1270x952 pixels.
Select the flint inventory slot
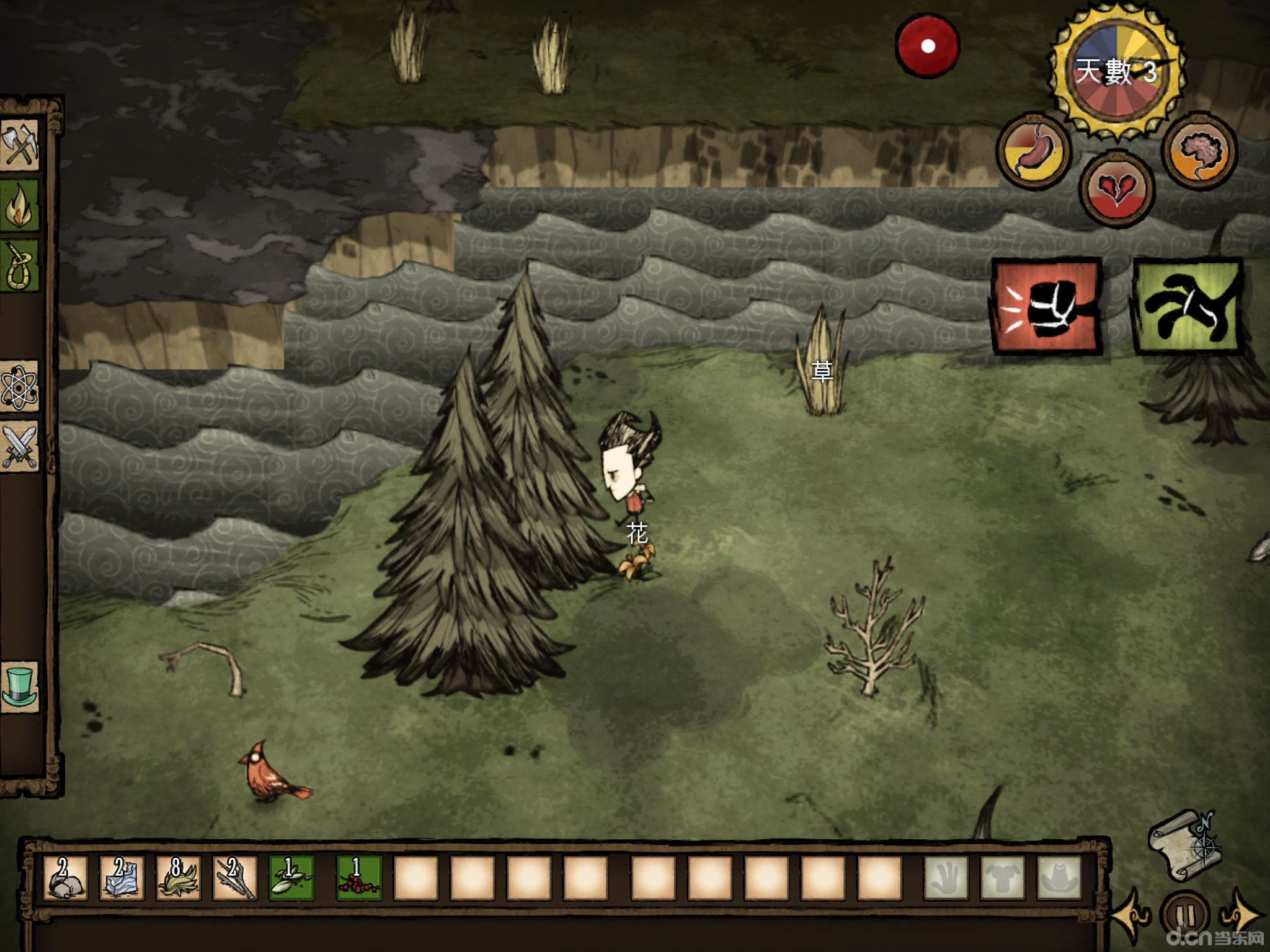pos(122,877)
